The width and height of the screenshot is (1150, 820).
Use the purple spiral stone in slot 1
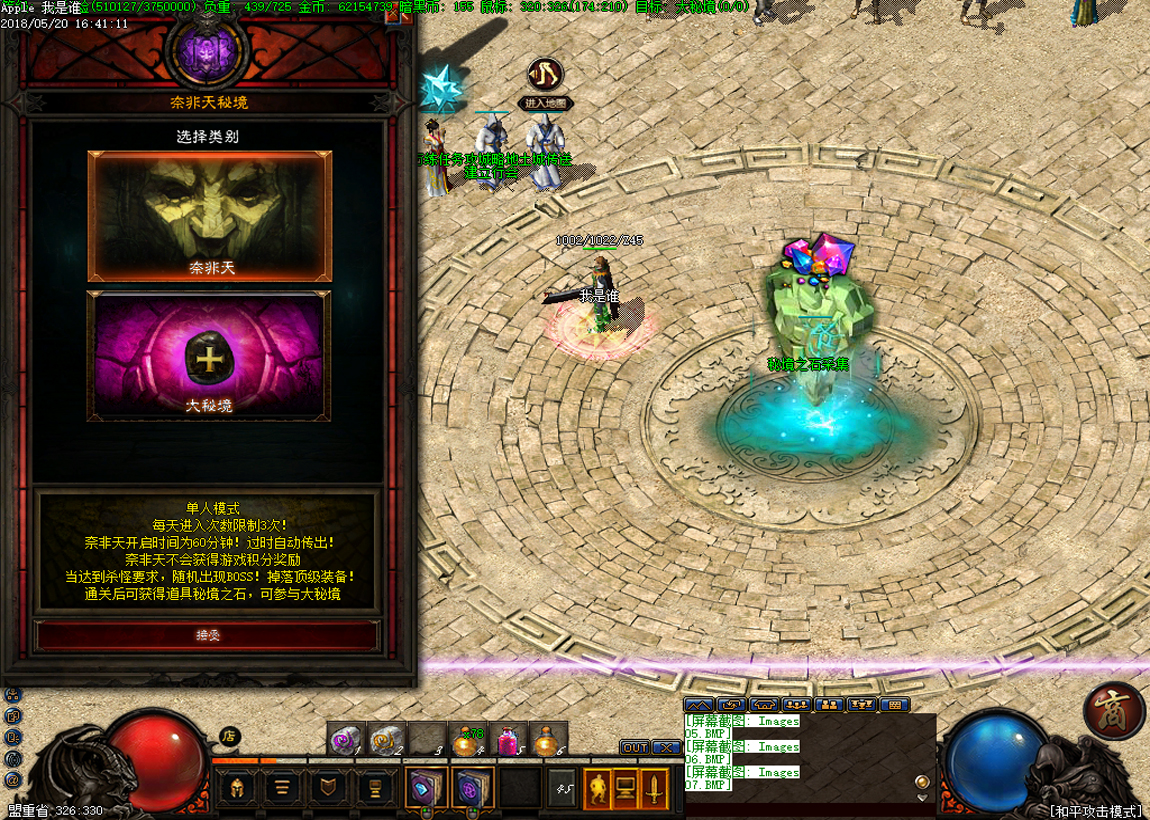click(346, 741)
